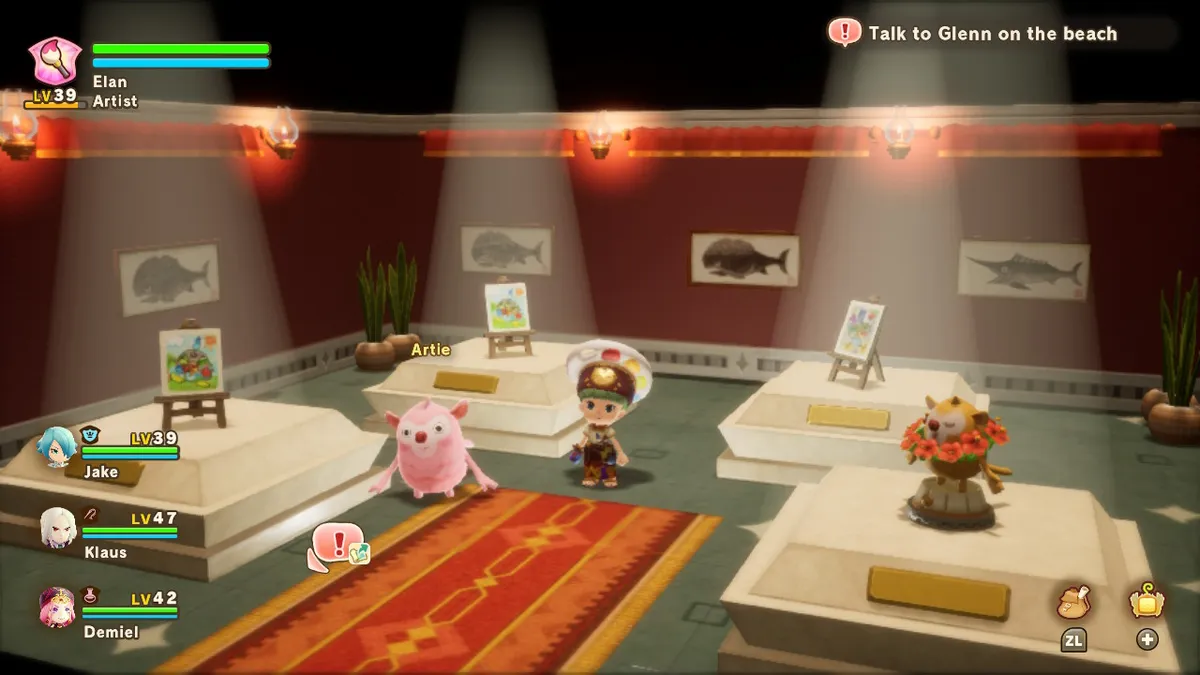Open the item pouch bag icon

tap(1073, 602)
